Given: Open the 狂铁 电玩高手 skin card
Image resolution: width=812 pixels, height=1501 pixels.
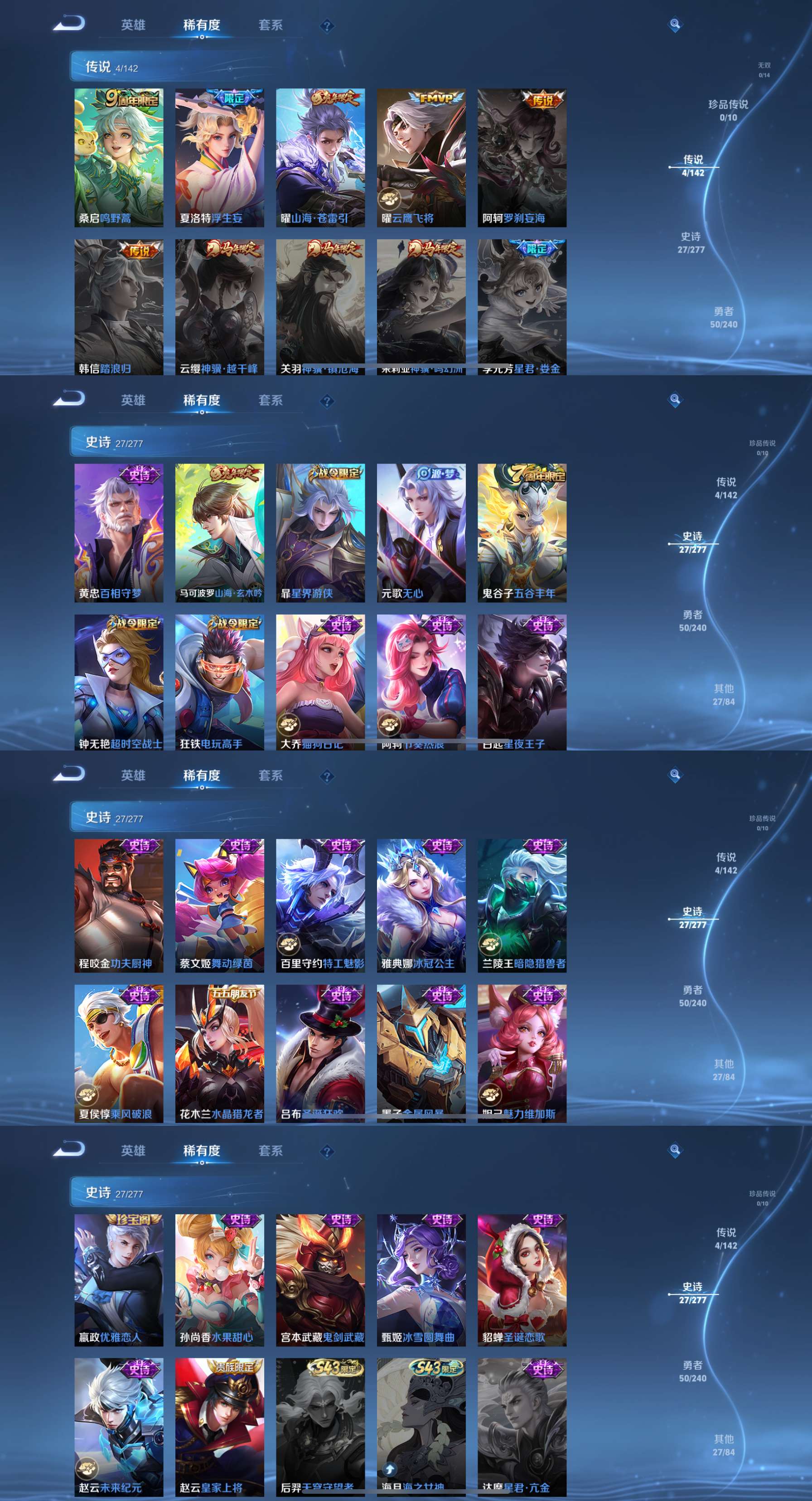Looking at the screenshot, I should [x=220, y=682].
